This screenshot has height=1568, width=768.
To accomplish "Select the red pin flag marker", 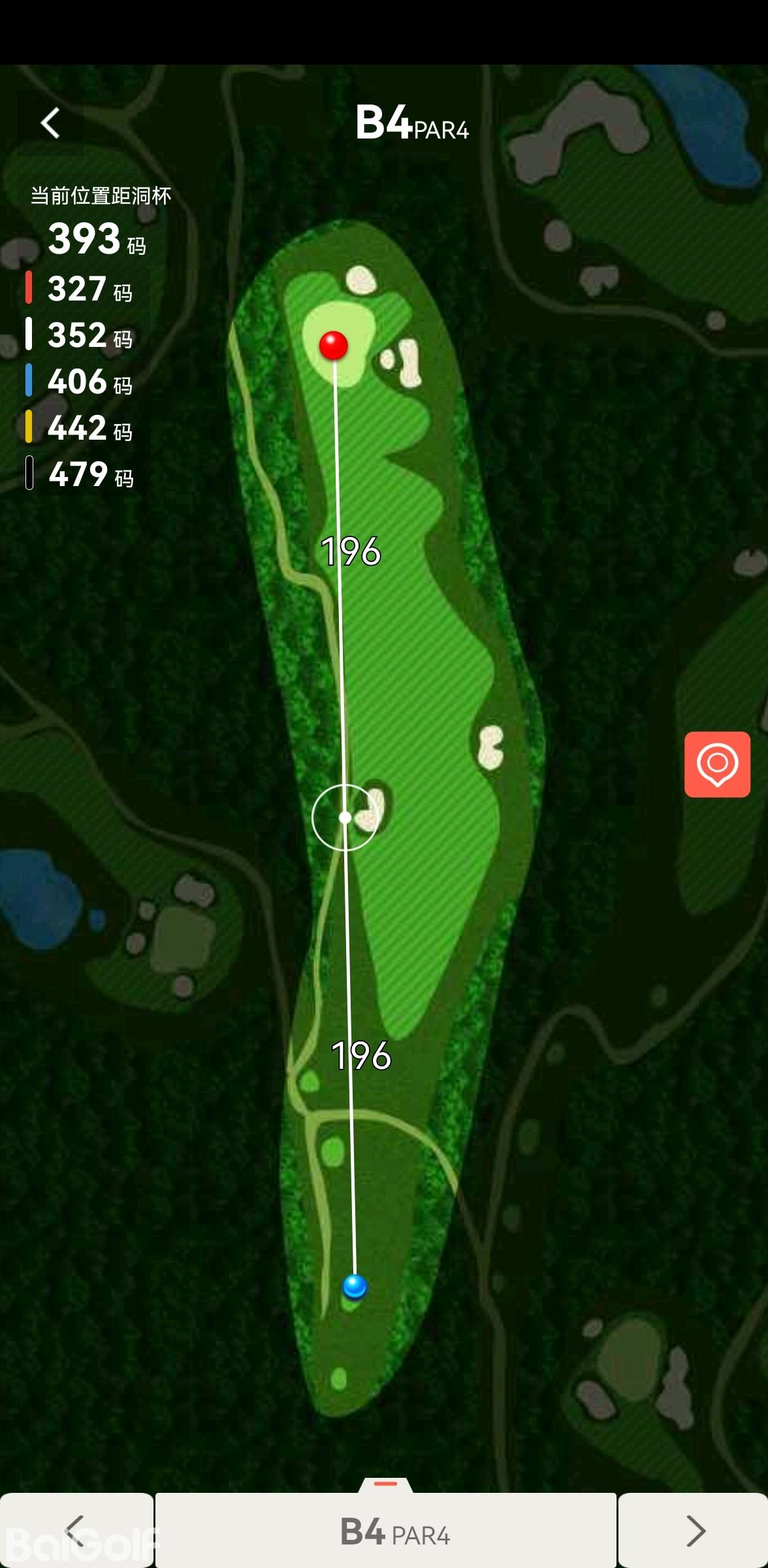I will 333,345.
